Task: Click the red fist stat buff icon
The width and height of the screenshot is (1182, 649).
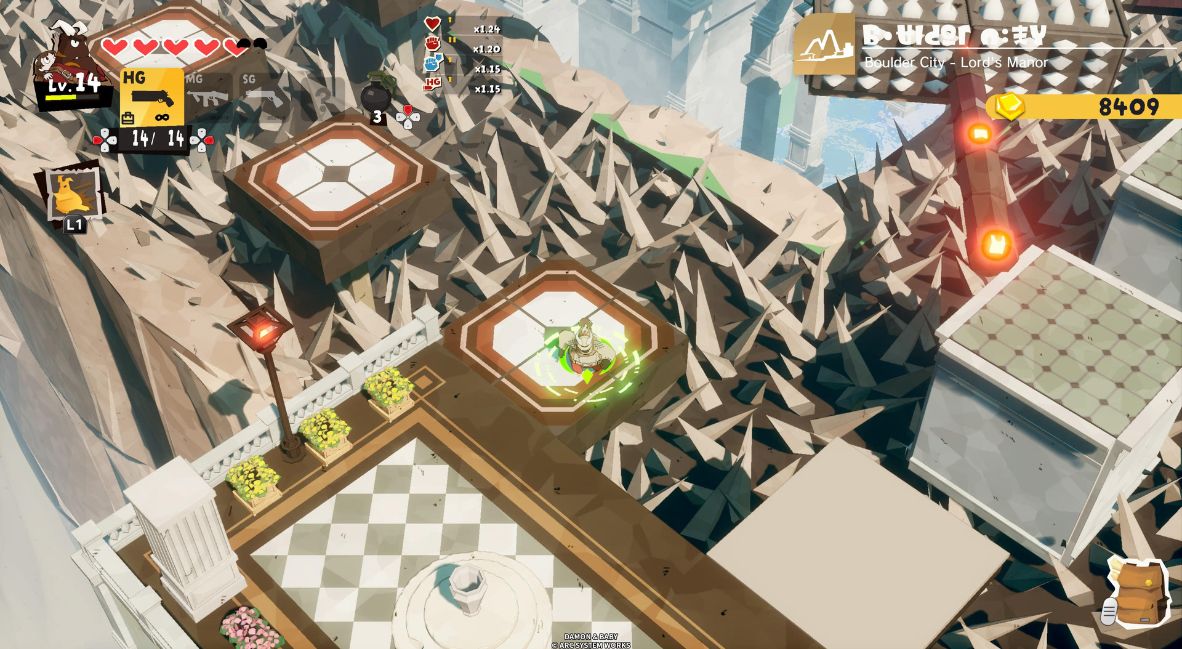Action: [432, 44]
